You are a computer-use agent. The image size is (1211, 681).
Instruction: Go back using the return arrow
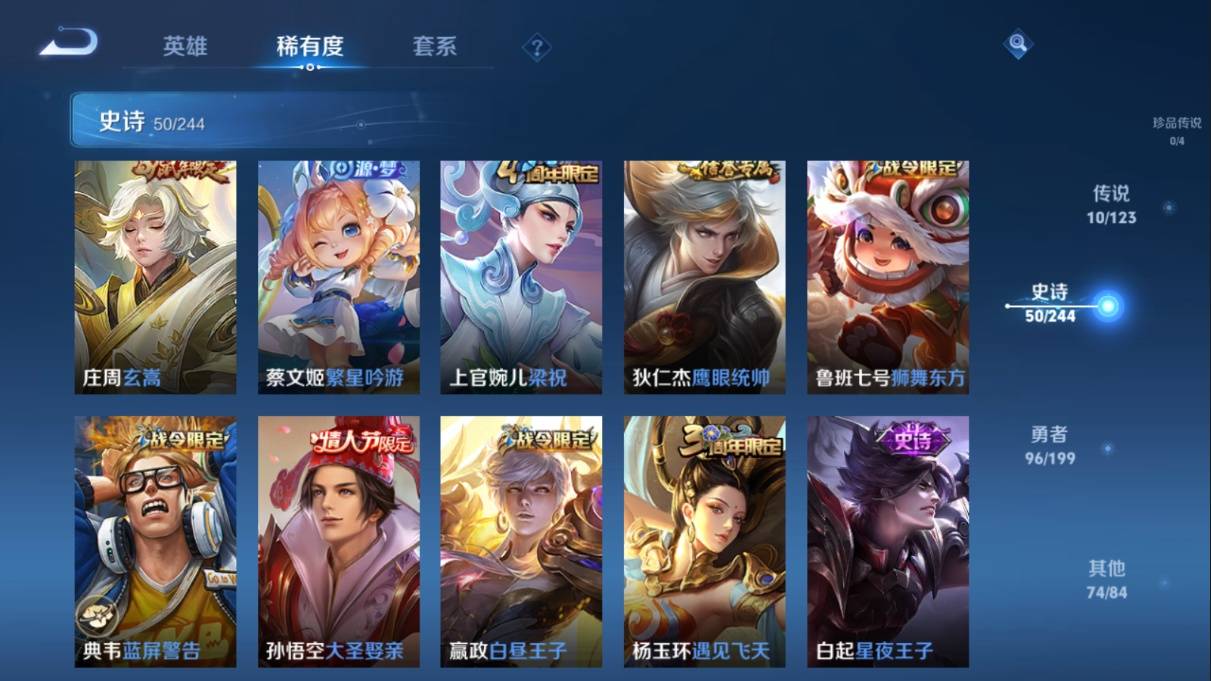69,43
